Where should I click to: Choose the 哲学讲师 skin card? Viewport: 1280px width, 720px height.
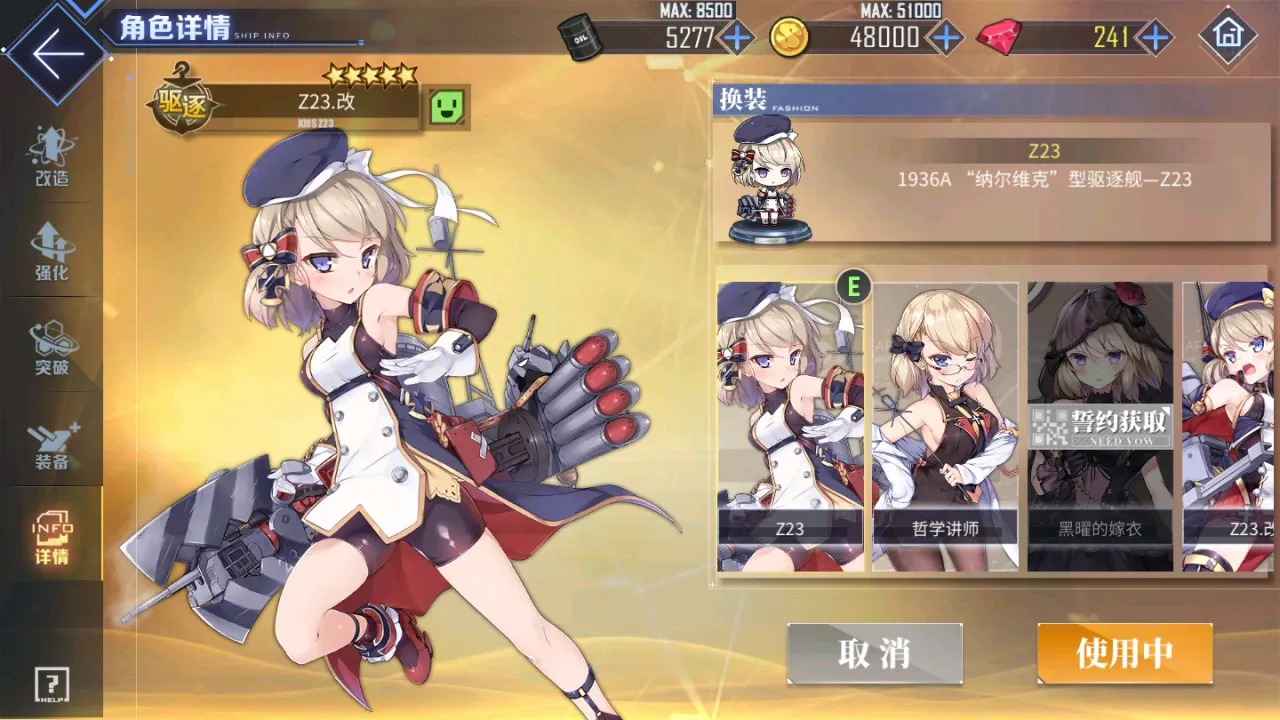click(945, 427)
